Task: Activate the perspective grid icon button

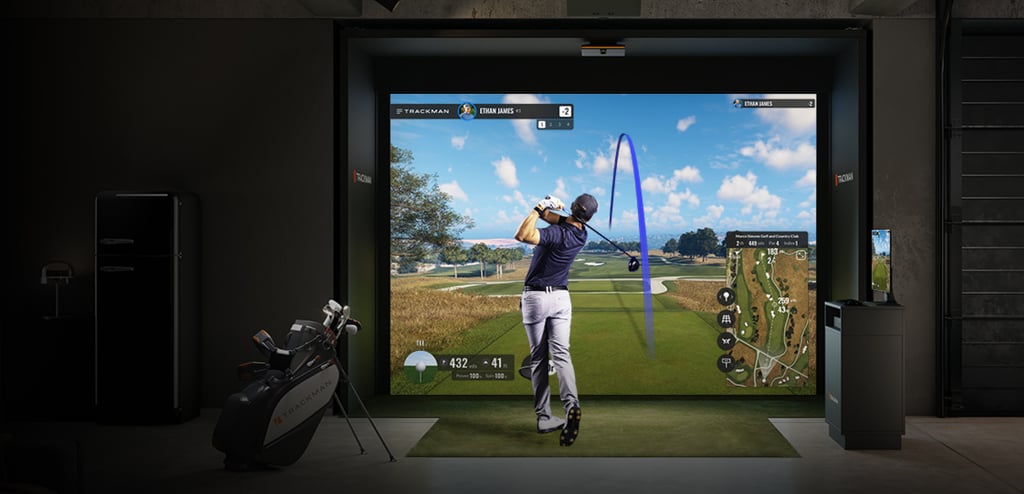Action: (726, 319)
